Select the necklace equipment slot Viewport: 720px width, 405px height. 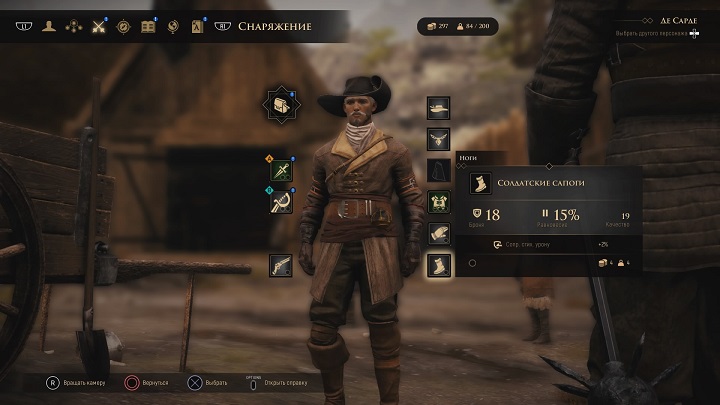coord(438,139)
